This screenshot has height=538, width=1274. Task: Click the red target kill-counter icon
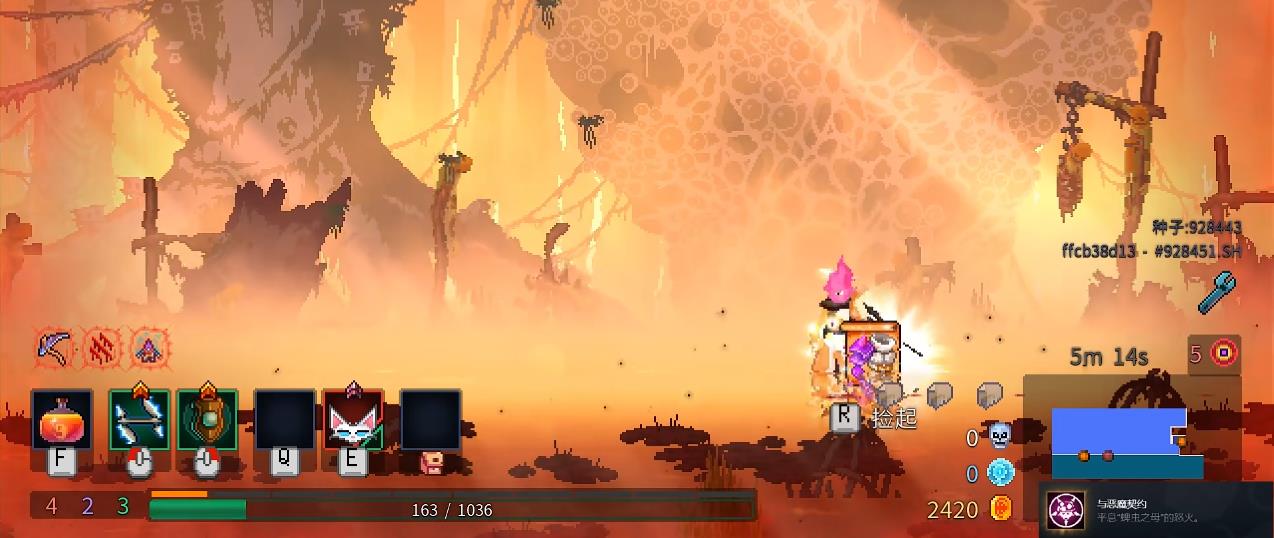[x=1224, y=353]
